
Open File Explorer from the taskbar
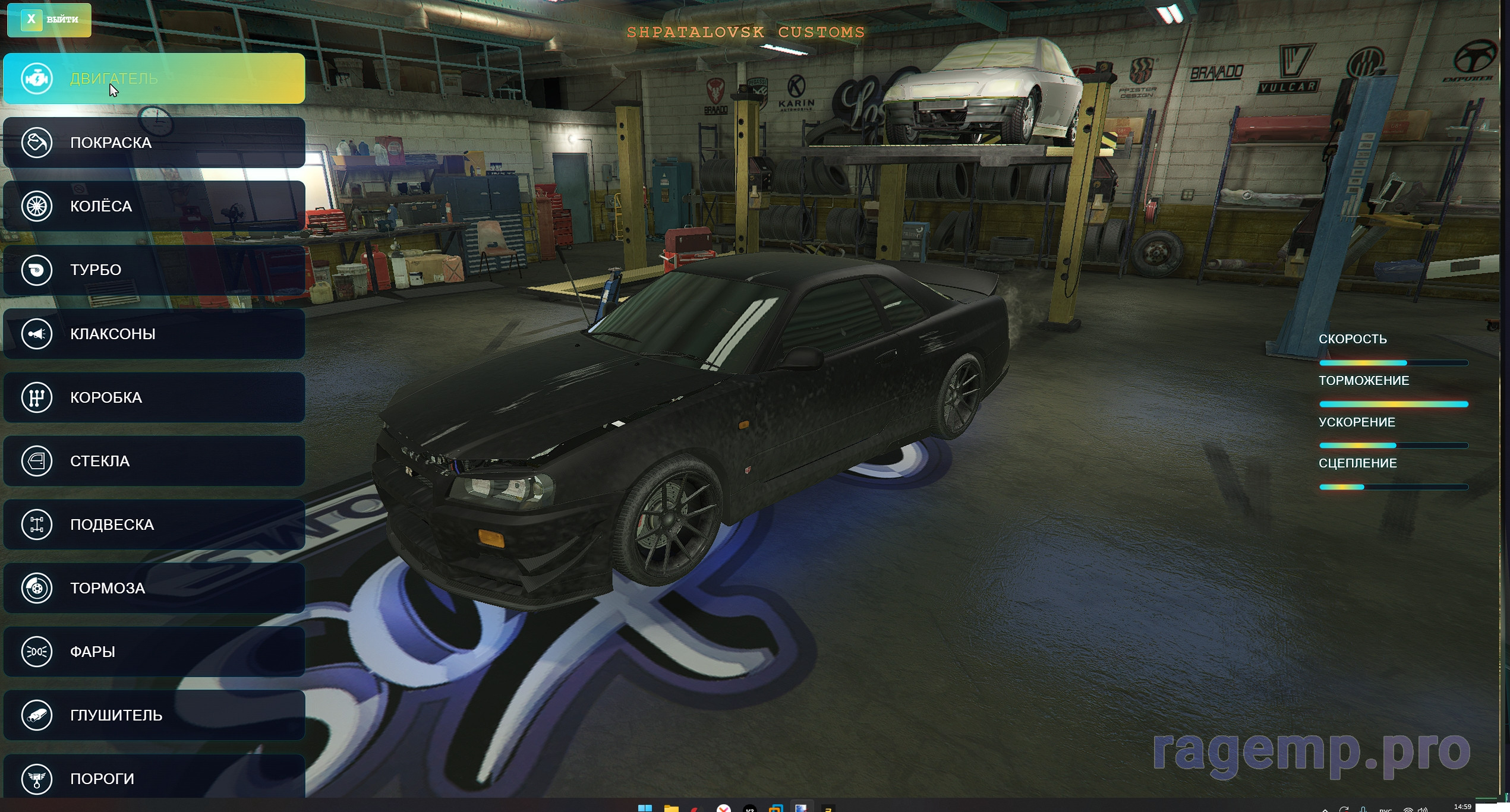671,808
